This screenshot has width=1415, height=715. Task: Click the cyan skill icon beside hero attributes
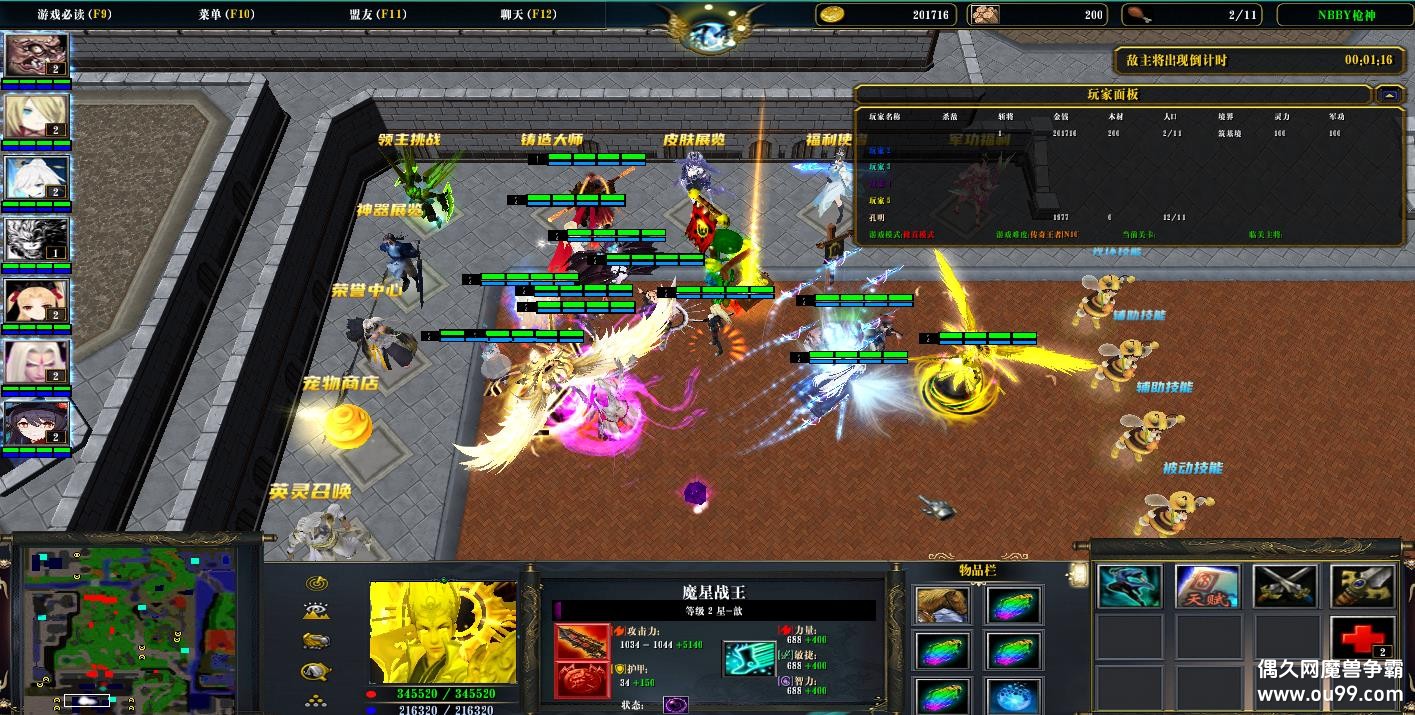pyautogui.click(x=749, y=659)
